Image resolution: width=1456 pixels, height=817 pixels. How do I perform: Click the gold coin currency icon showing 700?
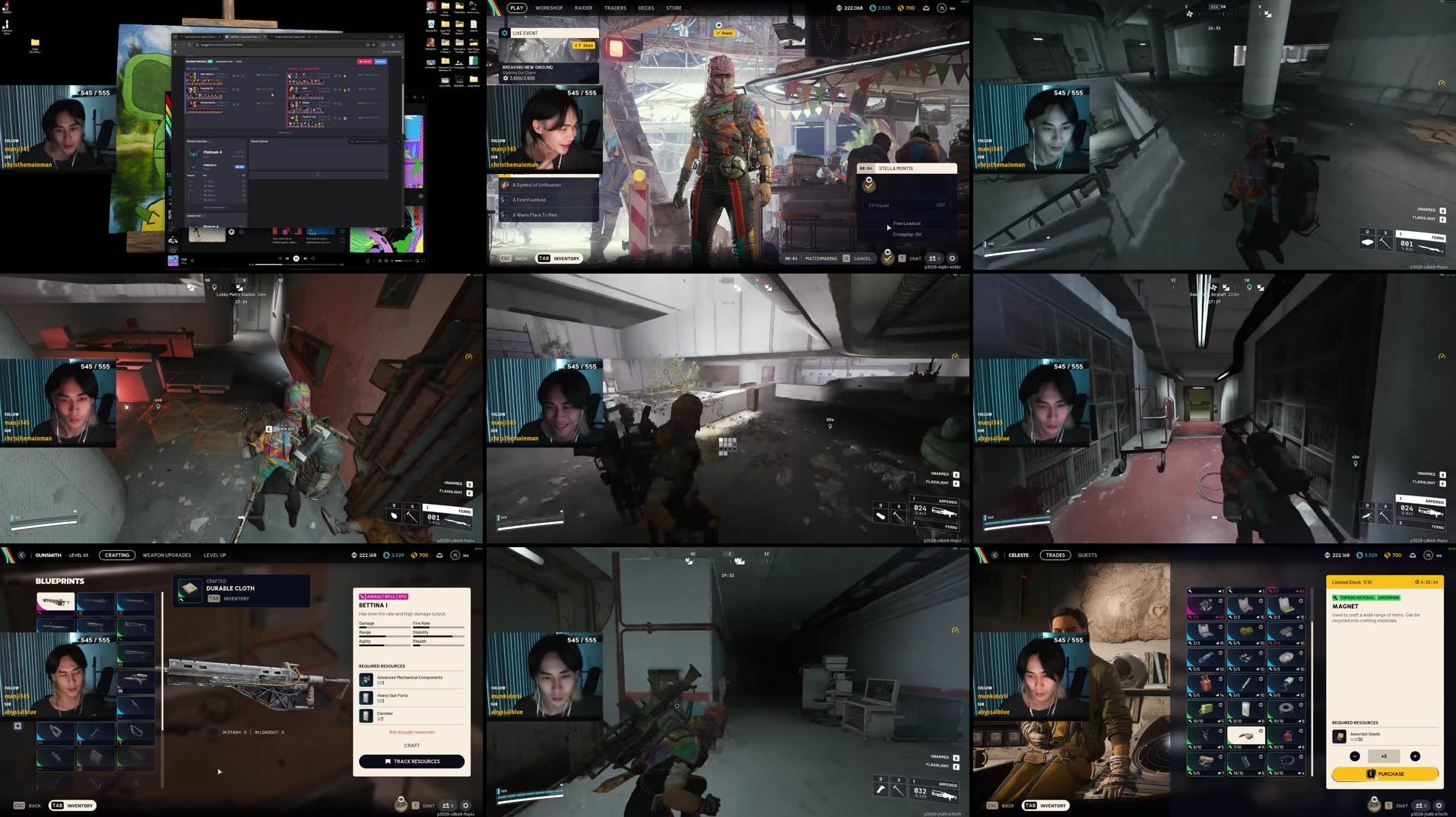900,8
